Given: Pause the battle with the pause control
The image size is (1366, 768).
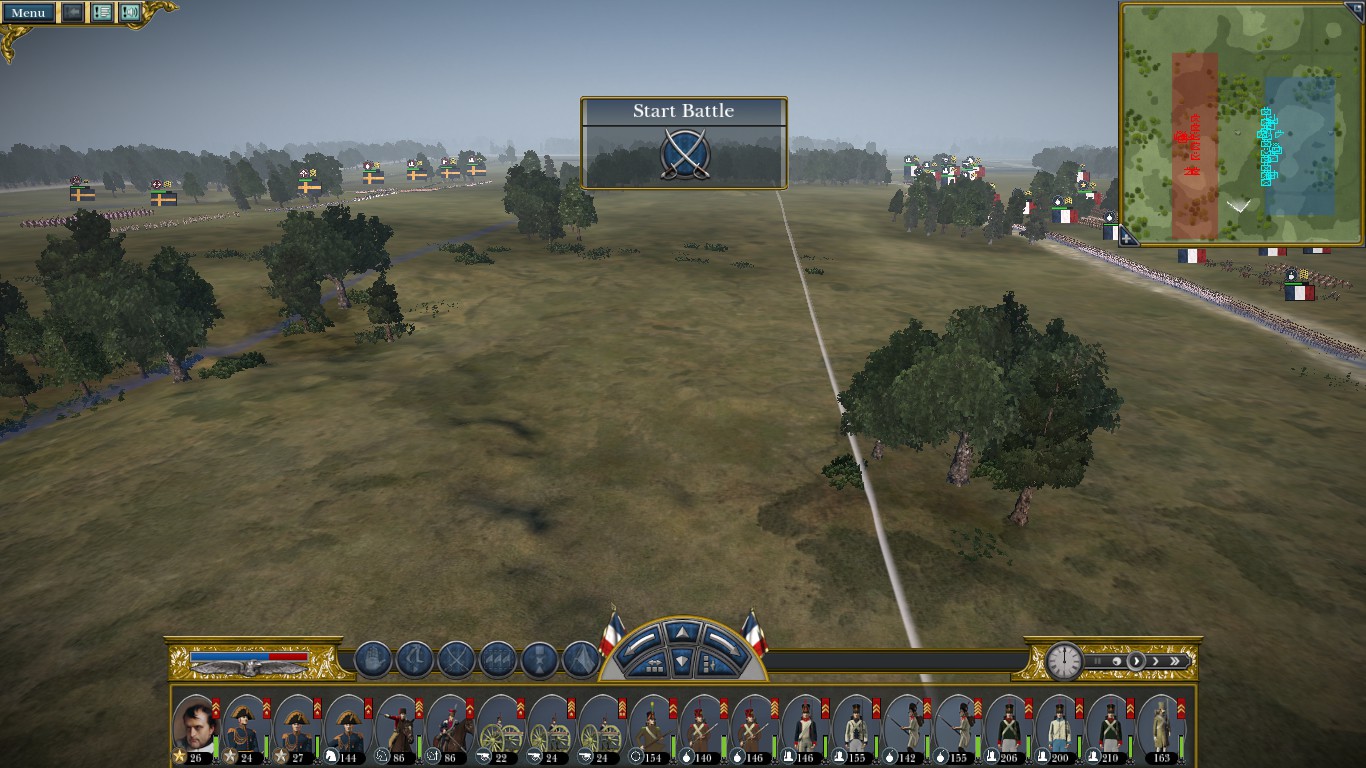Looking at the screenshot, I should [1097, 661].
